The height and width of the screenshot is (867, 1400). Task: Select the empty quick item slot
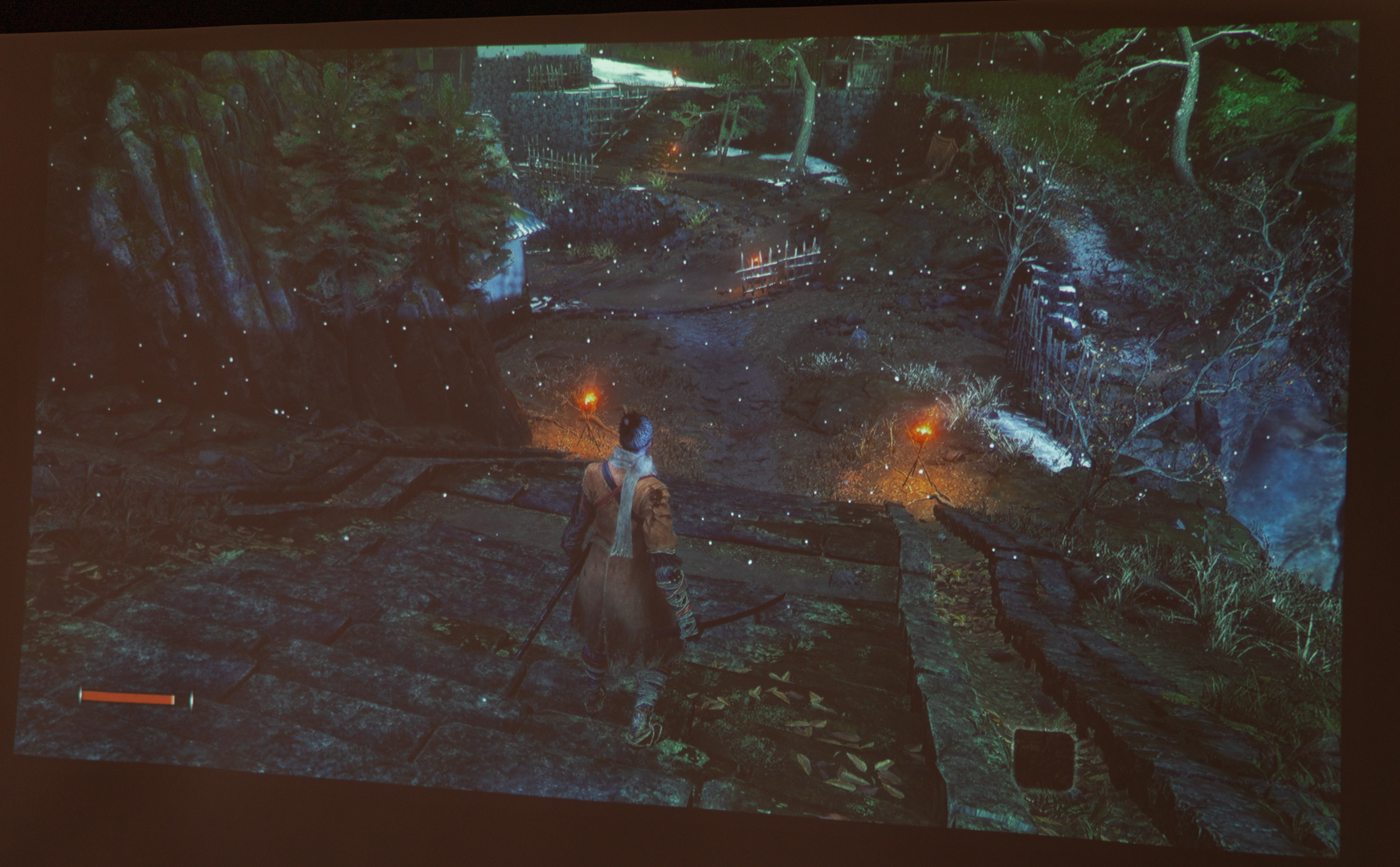1043,759
